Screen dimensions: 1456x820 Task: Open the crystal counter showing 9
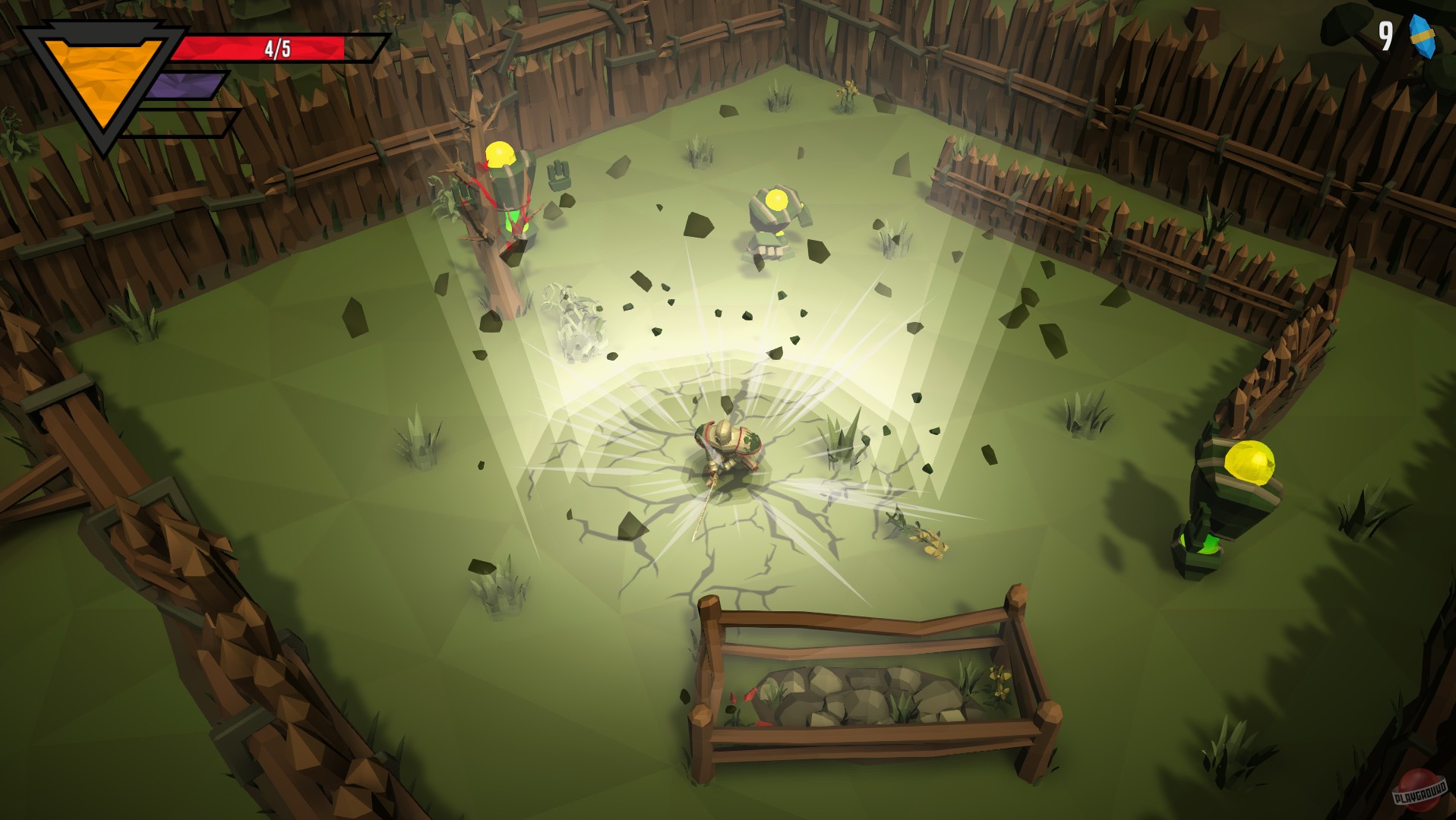(1387, 35)
